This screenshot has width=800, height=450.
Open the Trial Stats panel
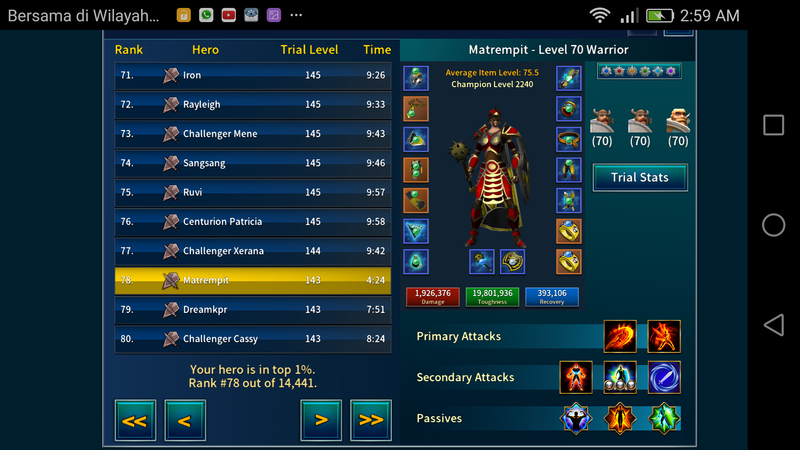pyautogui.click(x=639, y=178)
